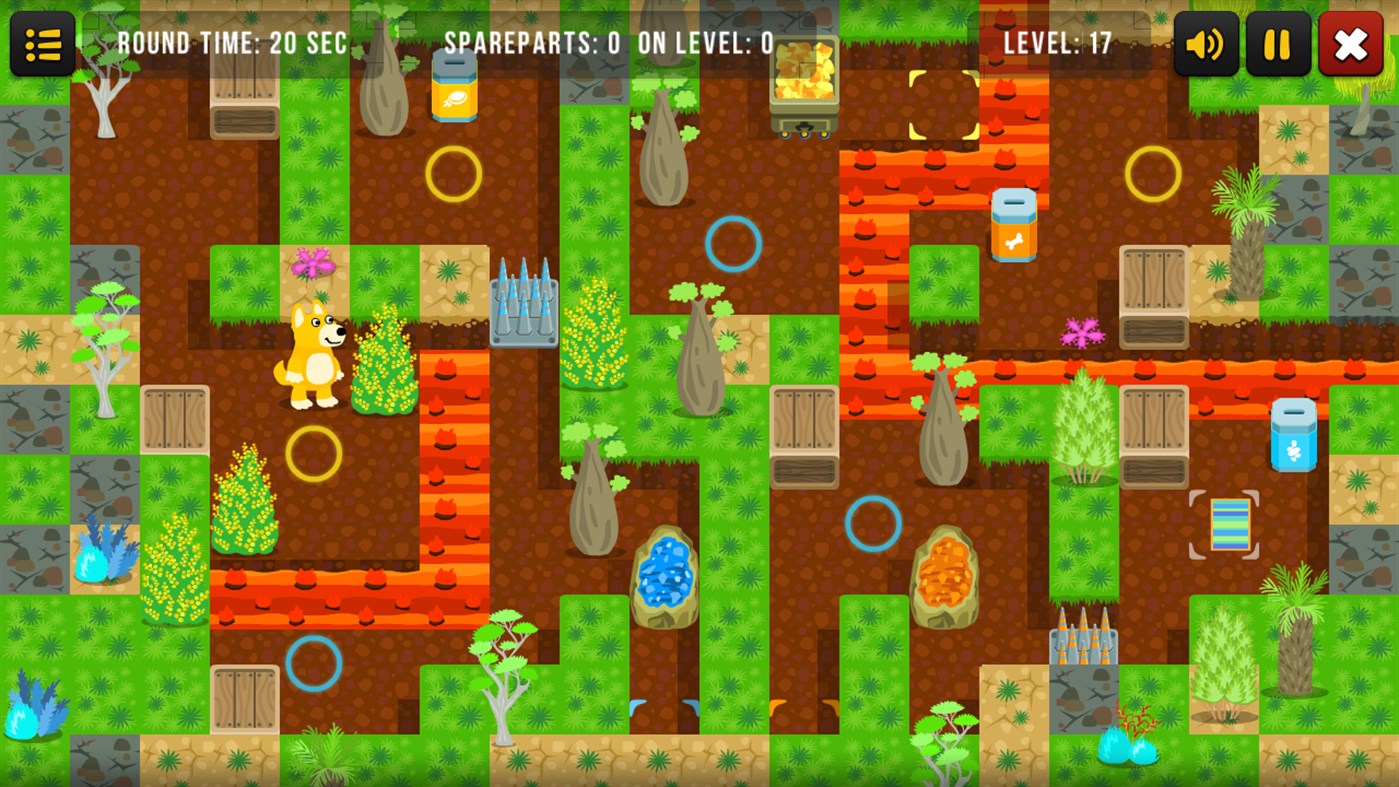This screenshot has width=1399, height=787.
Task: Exit the game with the red X
Action: coord(1351,43)
